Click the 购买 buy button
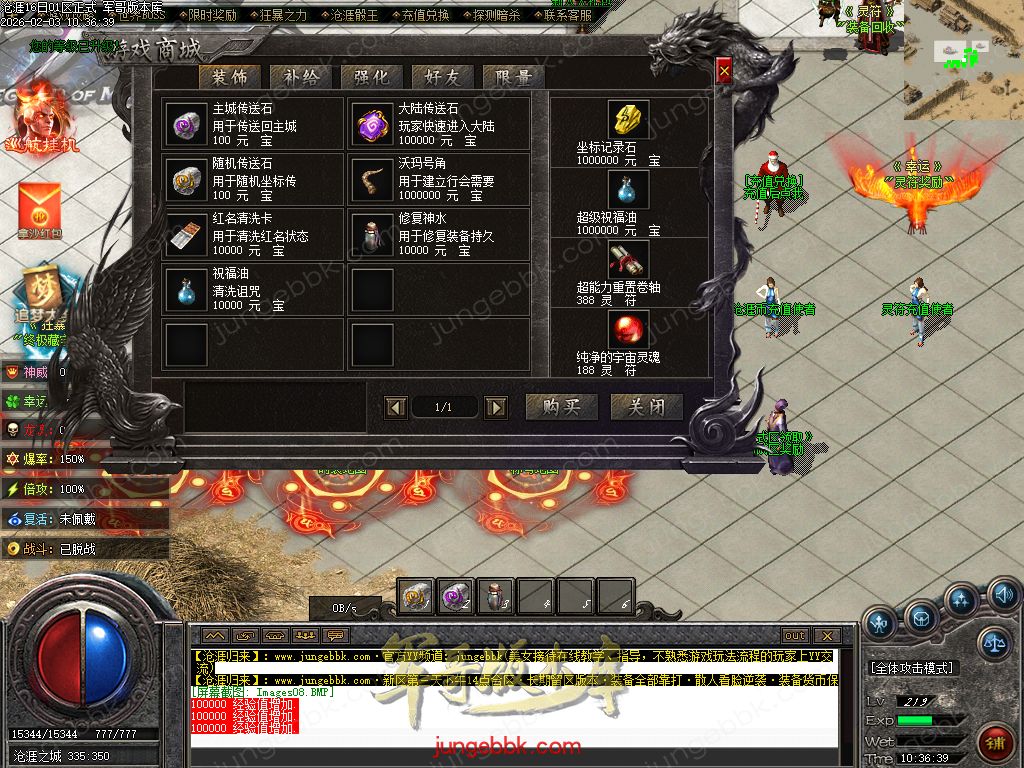 coord(561,407)
